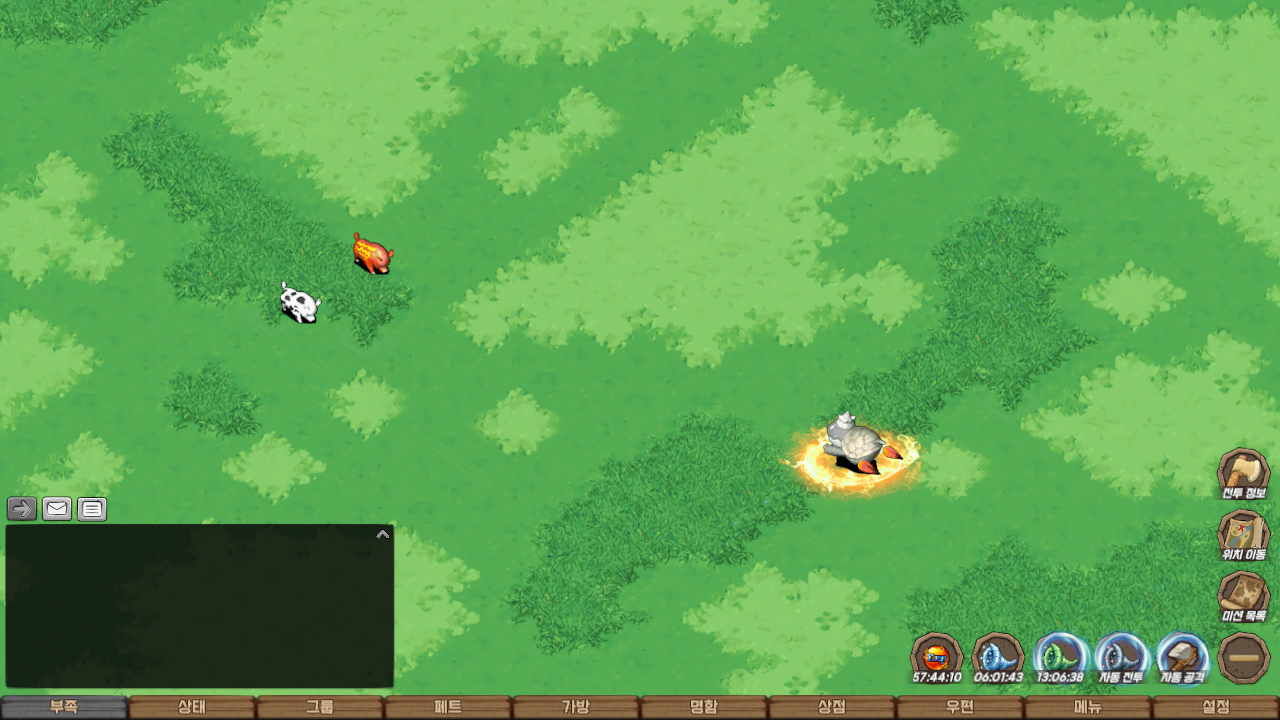Screen dimensions: 1280x720
Task: Open 설정 (settings)
Action: point(1216,707)
